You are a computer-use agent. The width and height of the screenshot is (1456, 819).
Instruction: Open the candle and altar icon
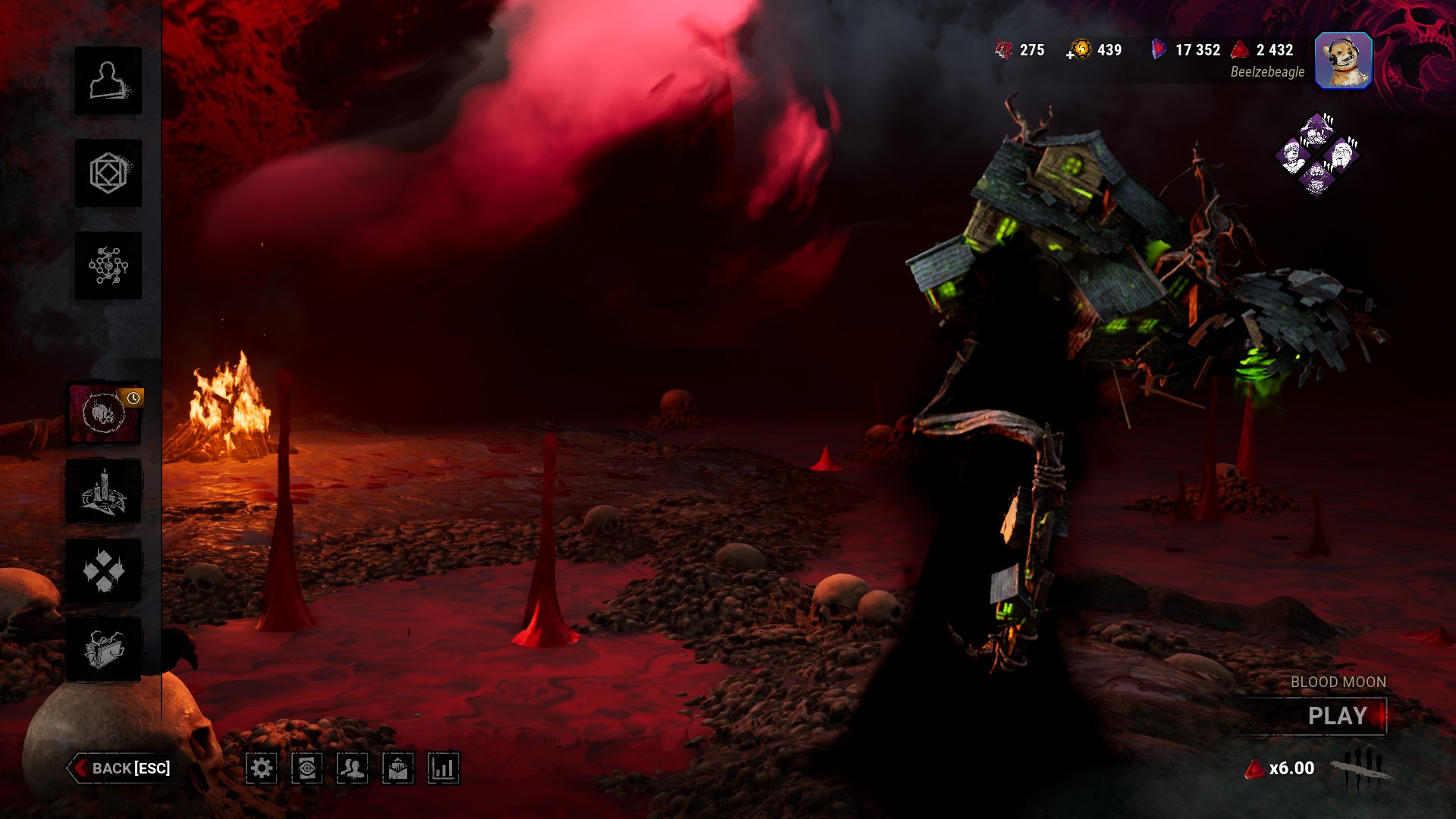click(105, 491)
